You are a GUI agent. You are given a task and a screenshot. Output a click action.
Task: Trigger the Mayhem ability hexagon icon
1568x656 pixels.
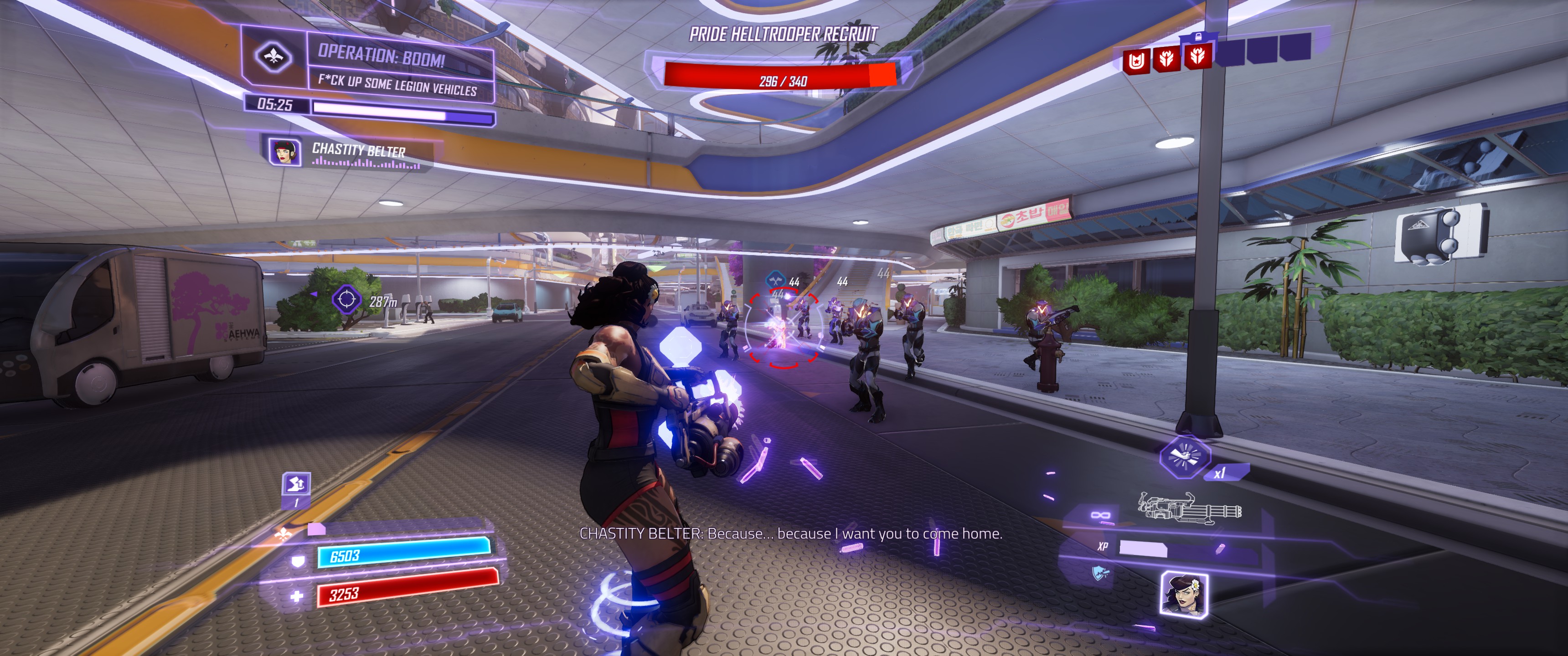pyautogui.click(x=1184, y=456)
